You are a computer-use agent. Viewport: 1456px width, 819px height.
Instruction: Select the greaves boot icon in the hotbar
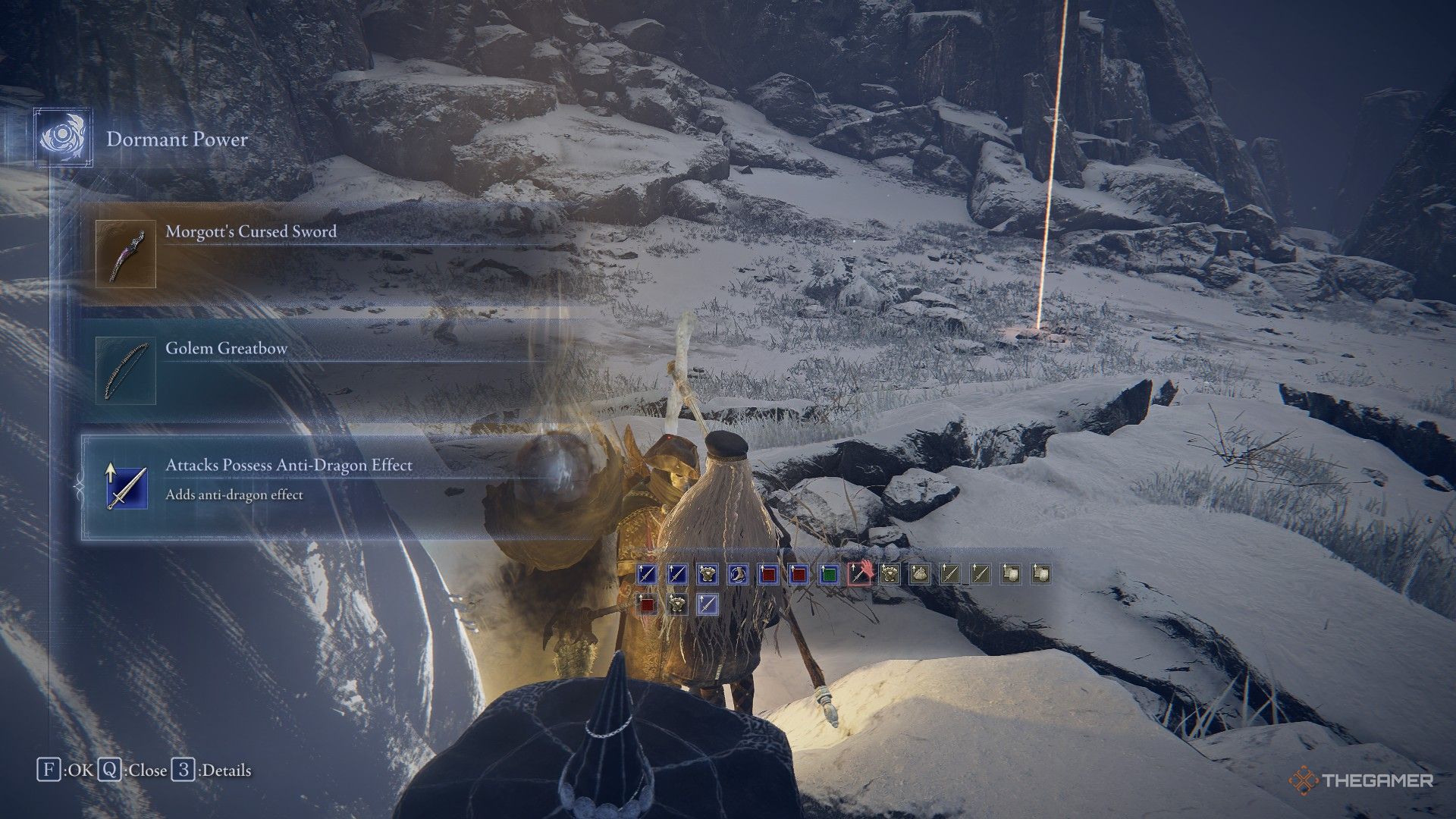pos(736,574)
